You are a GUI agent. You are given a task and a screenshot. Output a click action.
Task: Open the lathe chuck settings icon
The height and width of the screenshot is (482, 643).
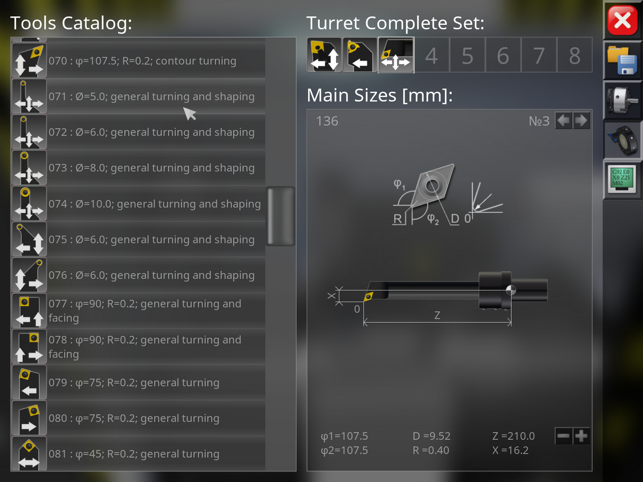(624, 102)
